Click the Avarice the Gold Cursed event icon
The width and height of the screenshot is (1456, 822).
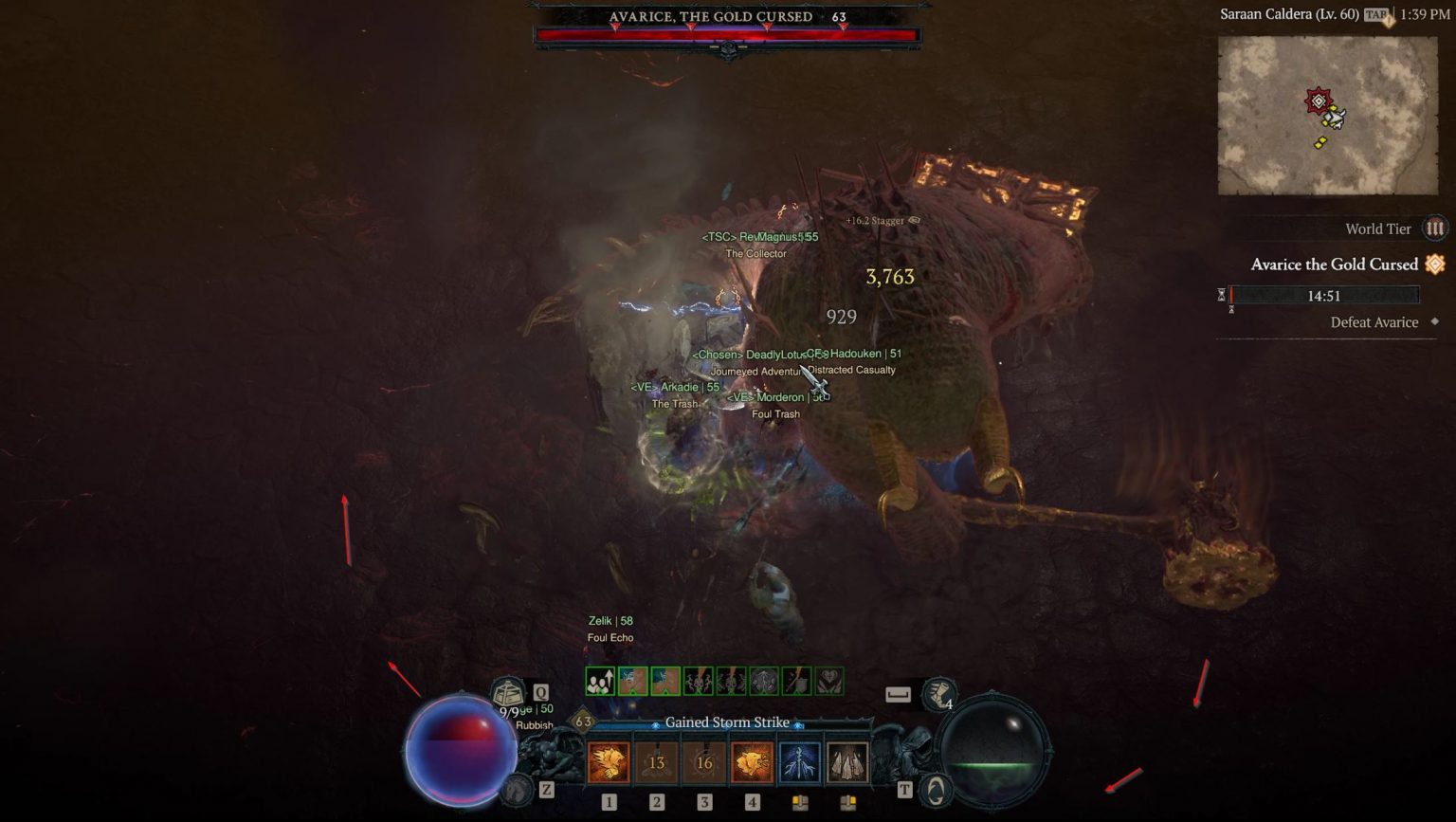(1434, 265)
